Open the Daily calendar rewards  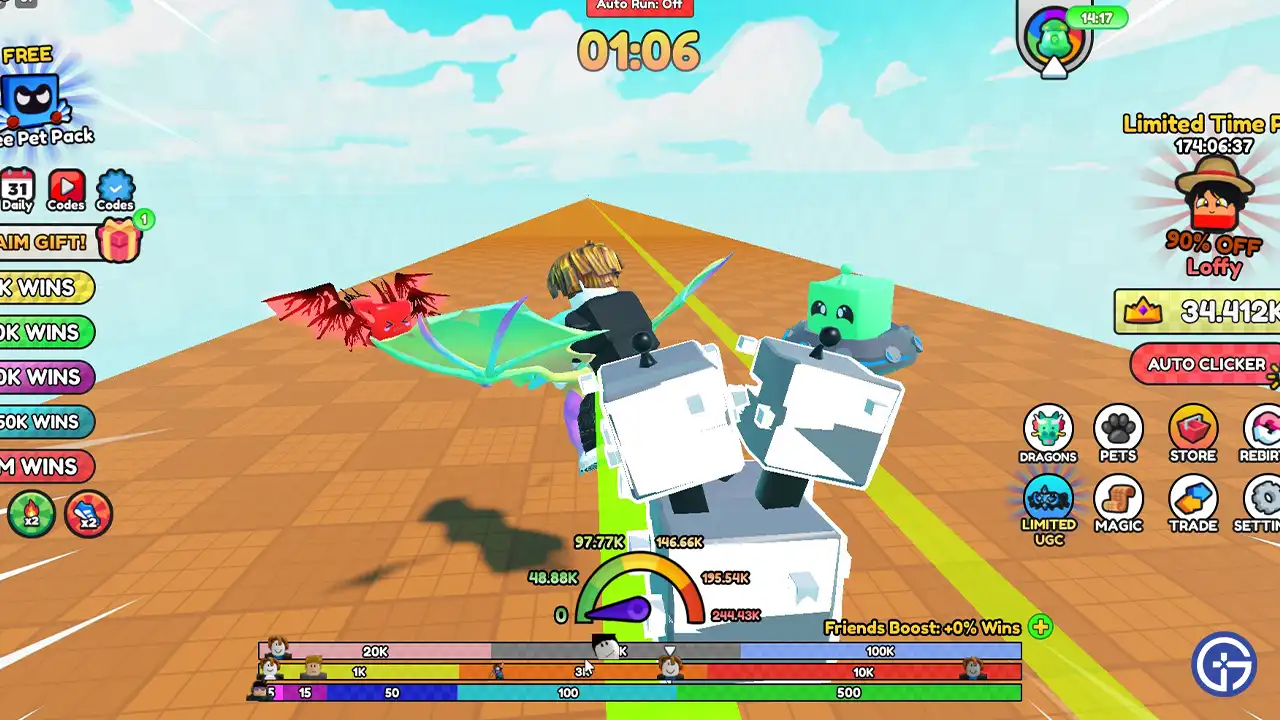click(17, 188)
